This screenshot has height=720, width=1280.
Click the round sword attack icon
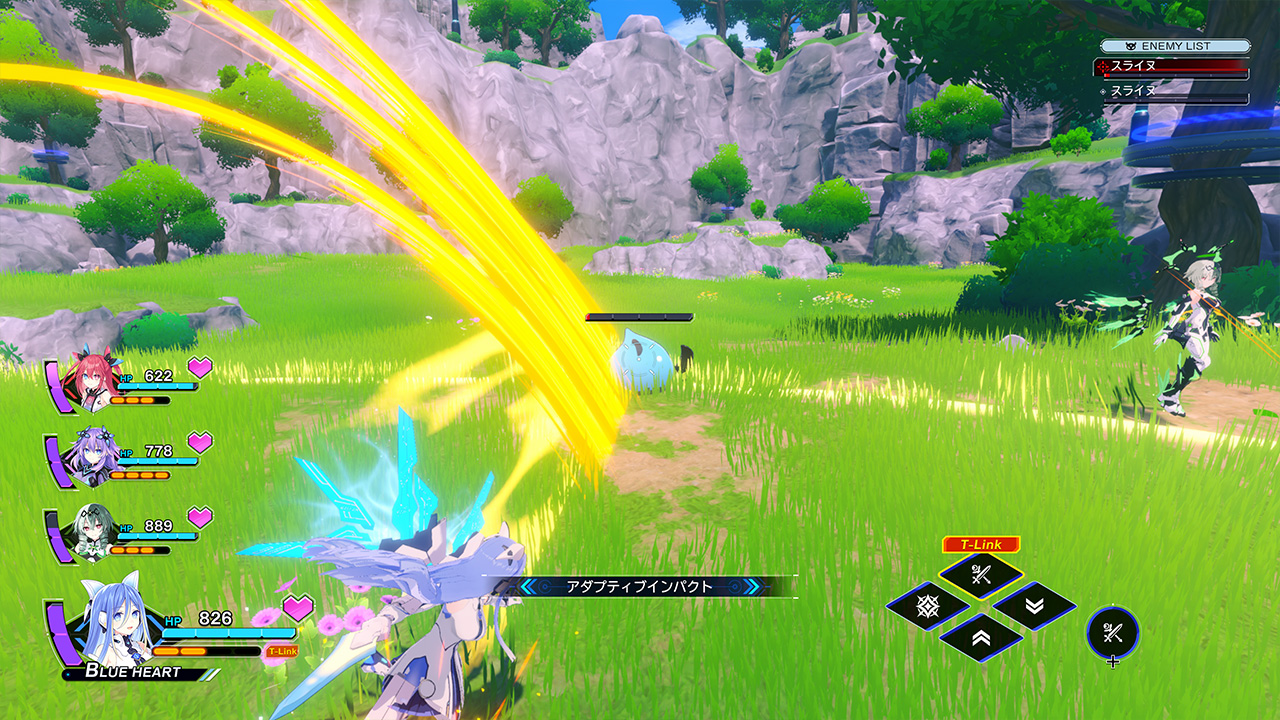coord(1112,632)
